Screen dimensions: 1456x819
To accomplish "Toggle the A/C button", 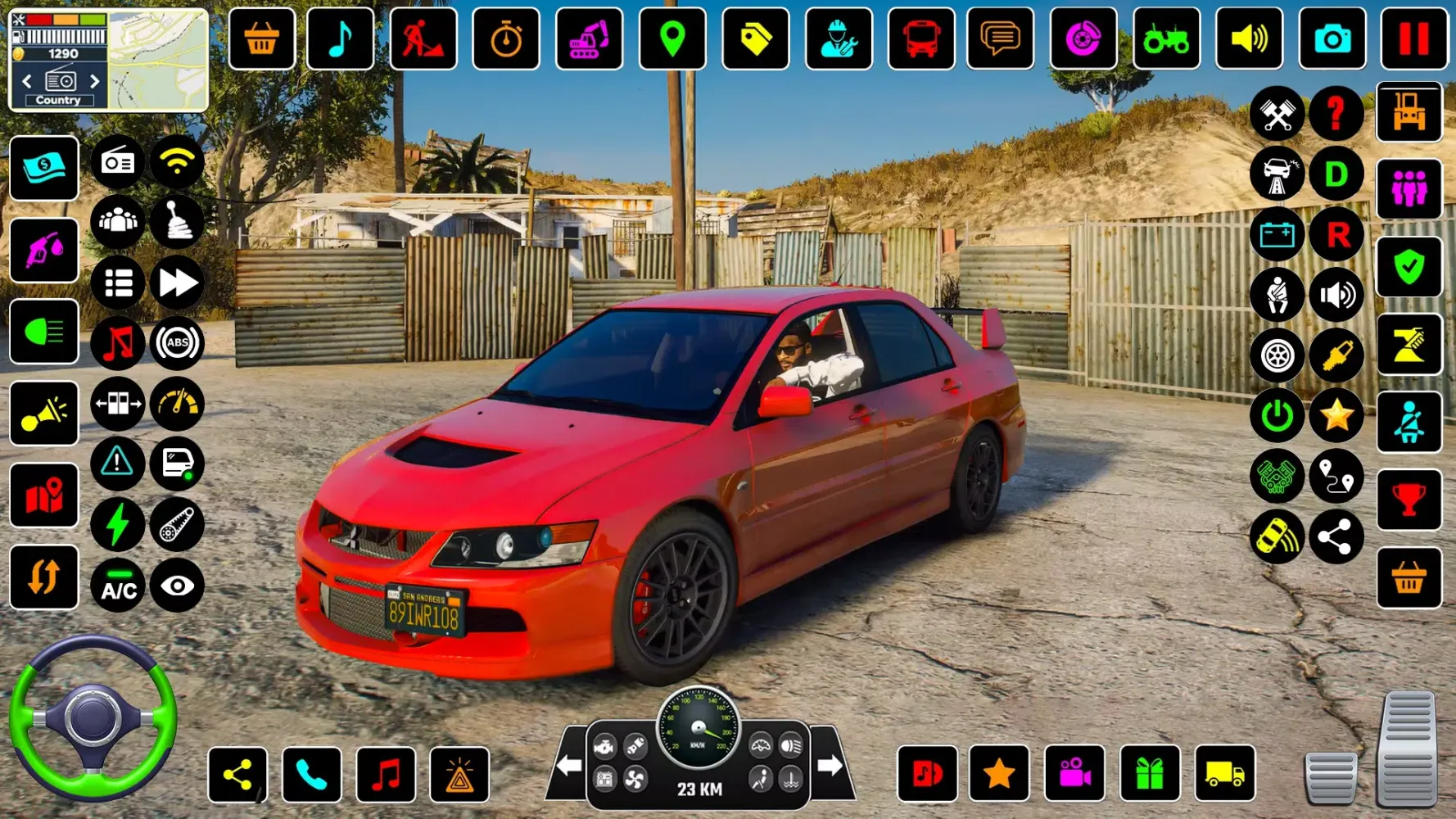I will [x=118, y=586].
